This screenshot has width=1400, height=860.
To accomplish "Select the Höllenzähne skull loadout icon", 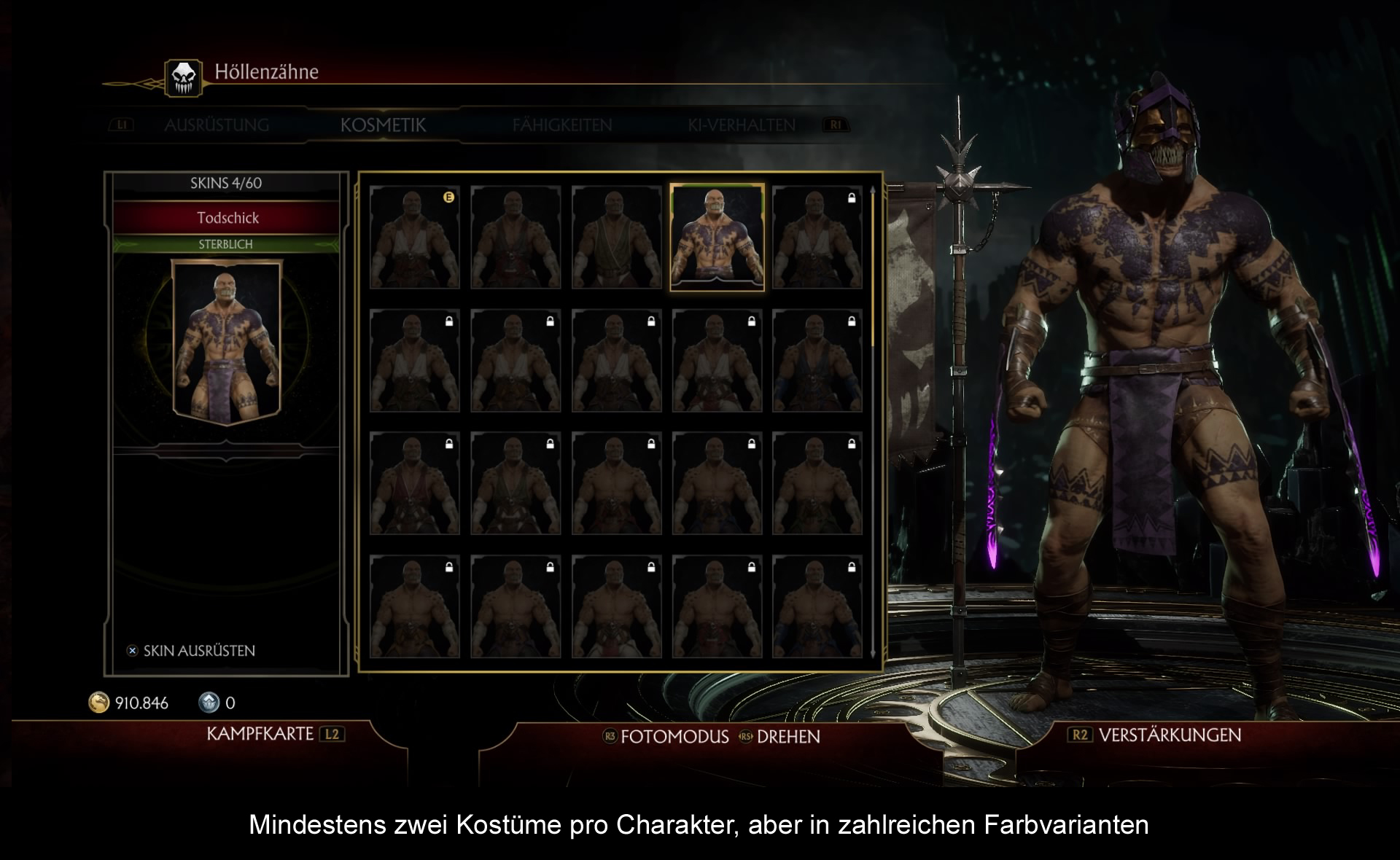I will [184, 77].
